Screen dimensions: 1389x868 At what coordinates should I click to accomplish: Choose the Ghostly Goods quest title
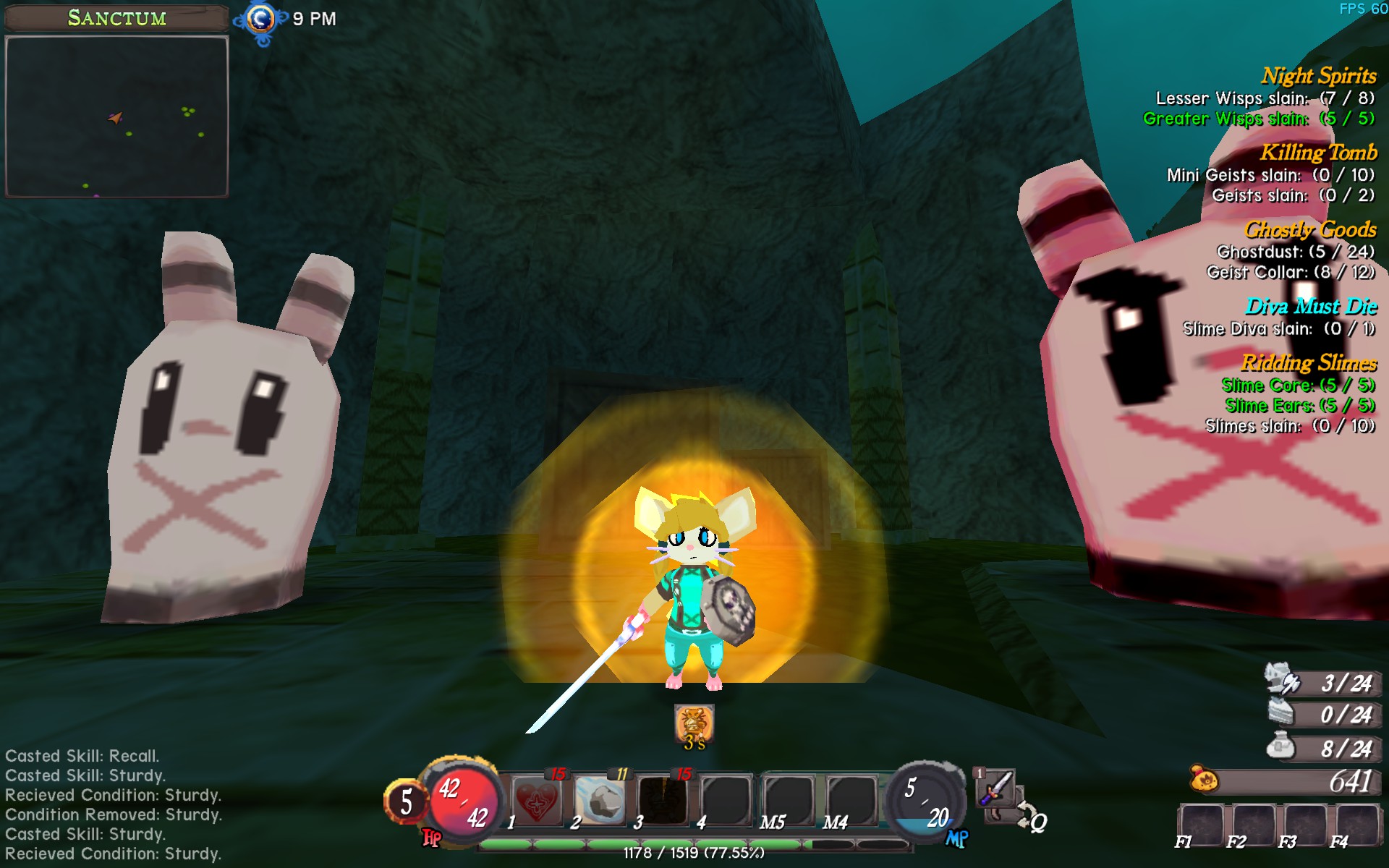tap(1310, 230)
